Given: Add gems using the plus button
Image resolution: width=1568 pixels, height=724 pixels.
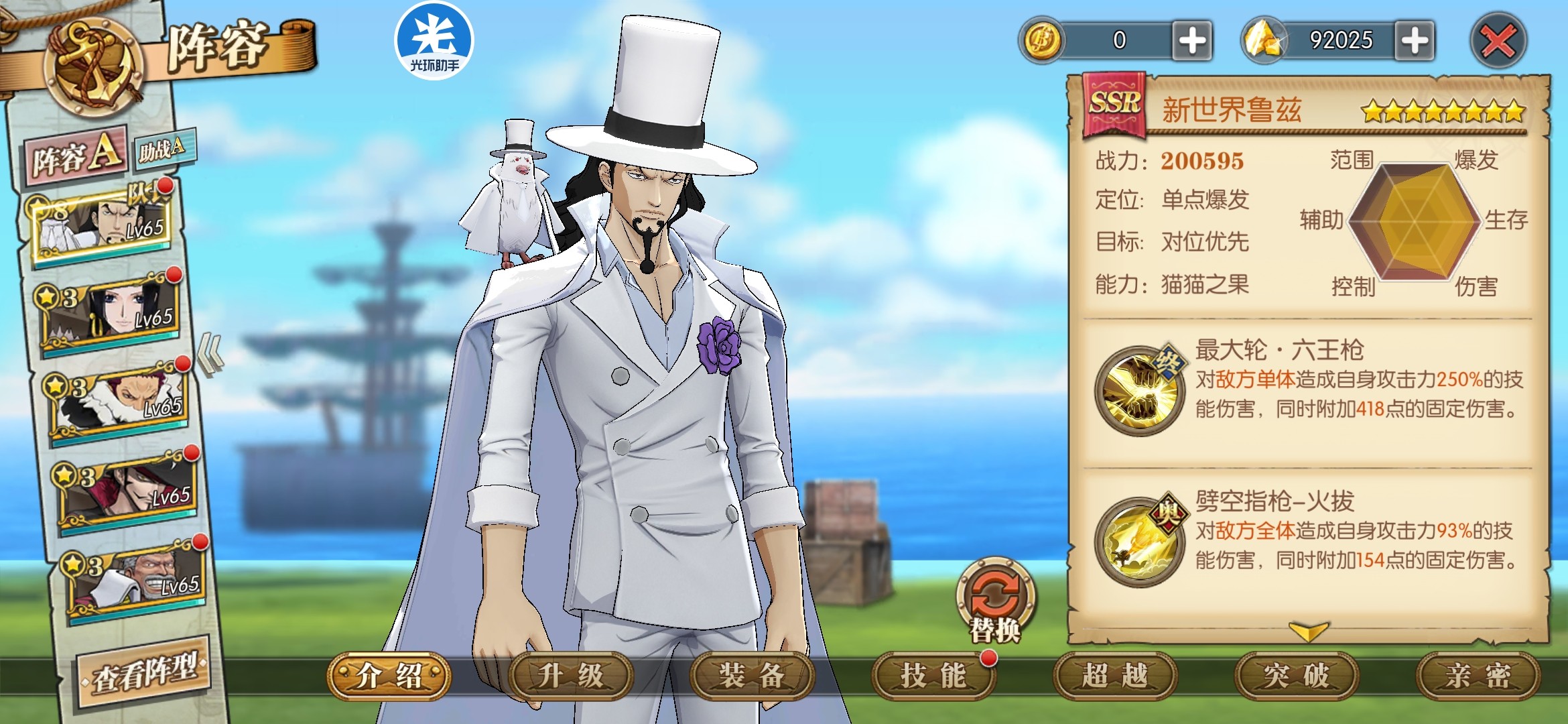Looking at the screenshot, I should 1414,42.
